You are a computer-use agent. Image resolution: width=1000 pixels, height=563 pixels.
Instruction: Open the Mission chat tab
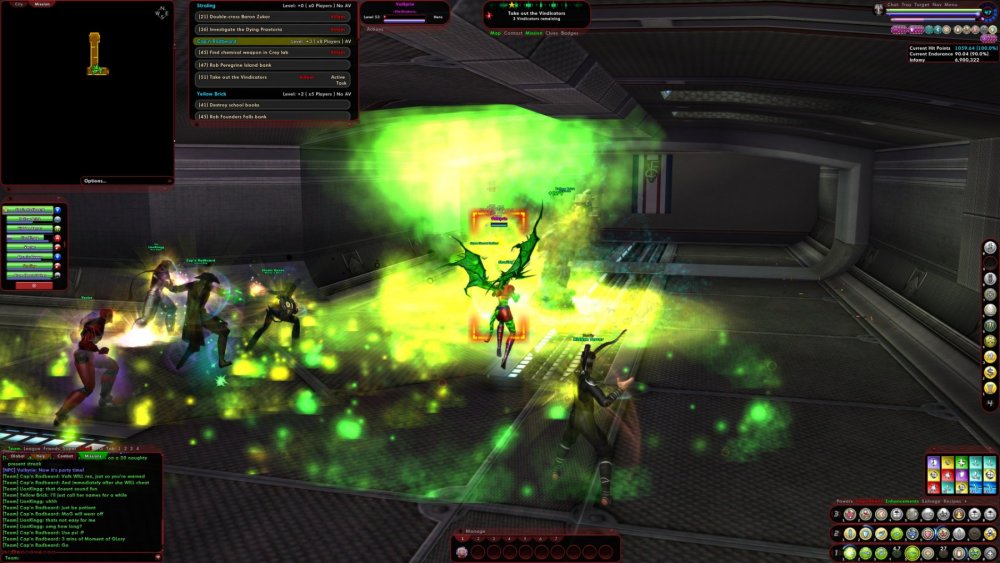93,456
